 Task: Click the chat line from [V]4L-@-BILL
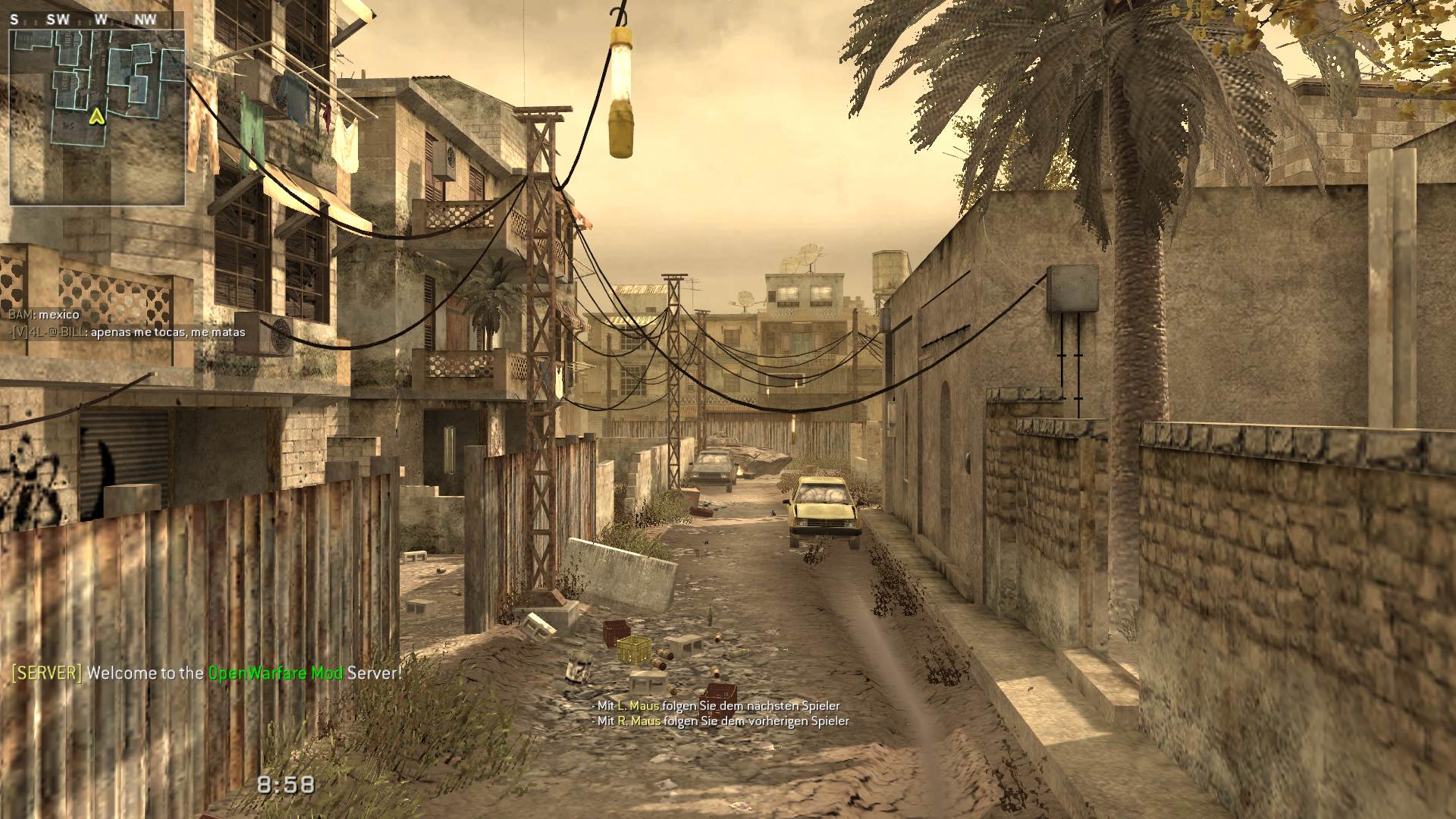coord(127,332)
